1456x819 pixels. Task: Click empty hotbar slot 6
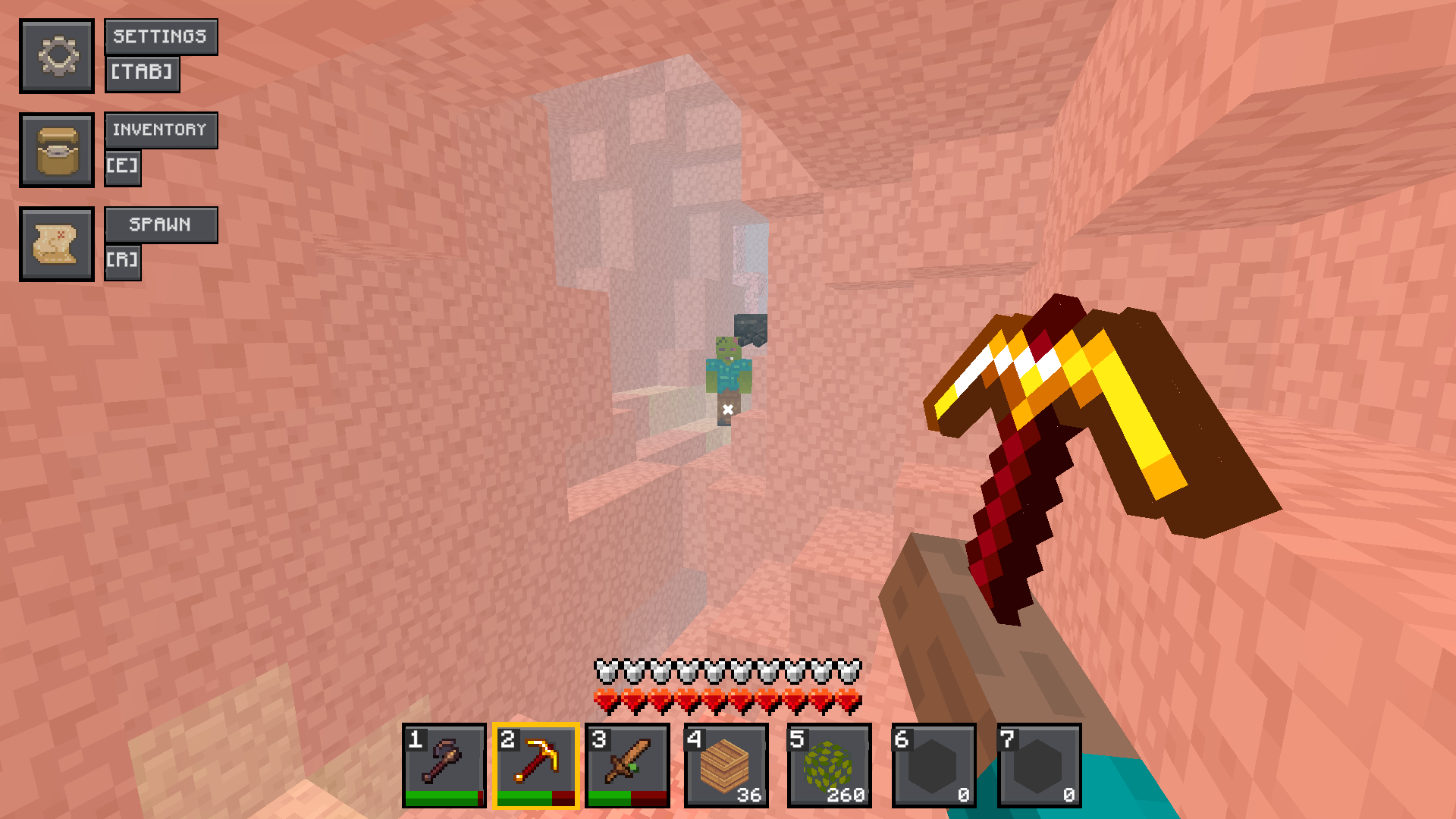[x=934, y=764]
